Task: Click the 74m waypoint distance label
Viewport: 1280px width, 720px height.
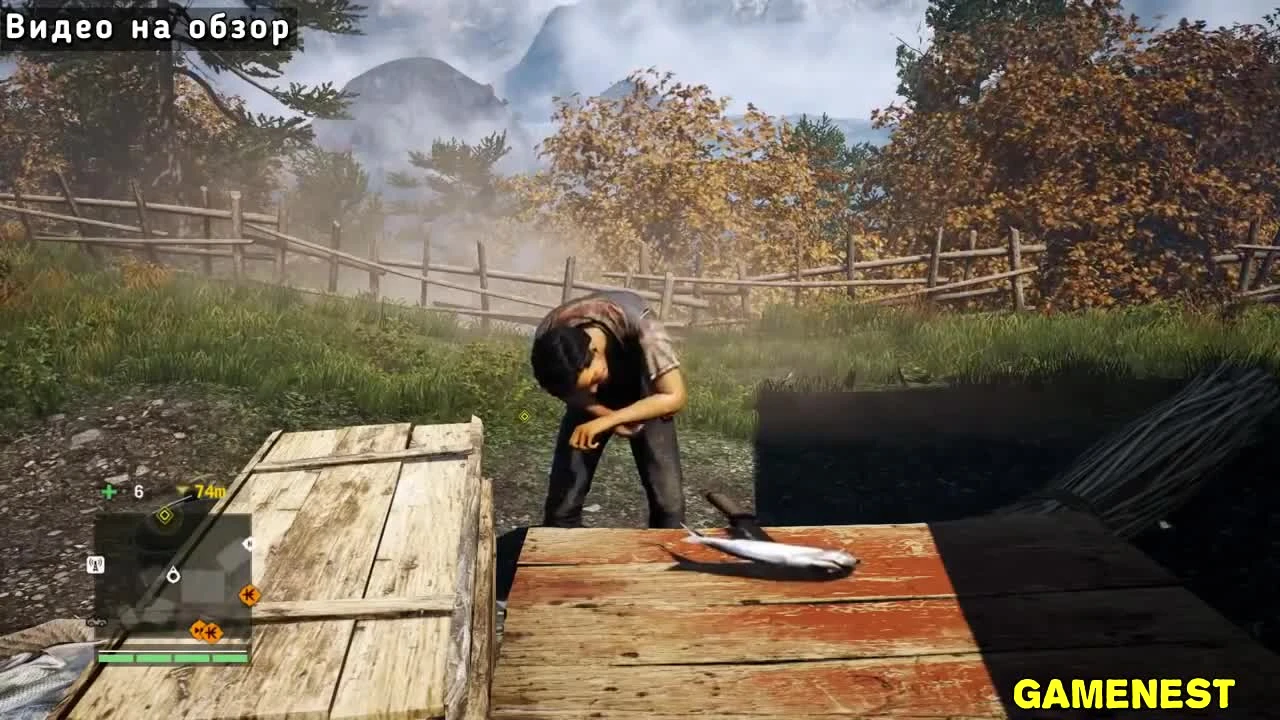Action: 211,491
